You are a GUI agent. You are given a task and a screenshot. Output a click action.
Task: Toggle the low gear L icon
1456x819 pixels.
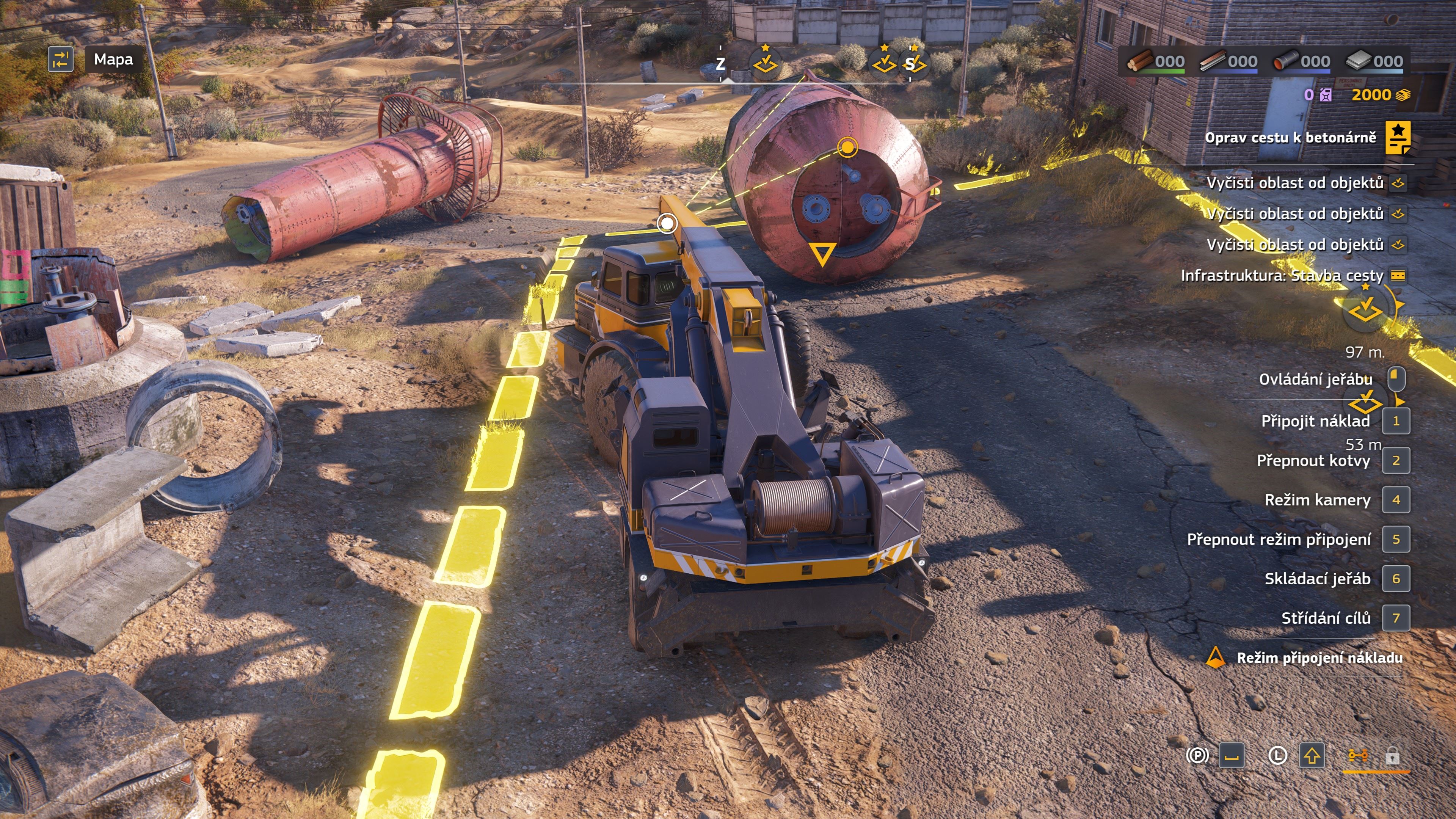pyautogui.click(x=1277, y=756)
